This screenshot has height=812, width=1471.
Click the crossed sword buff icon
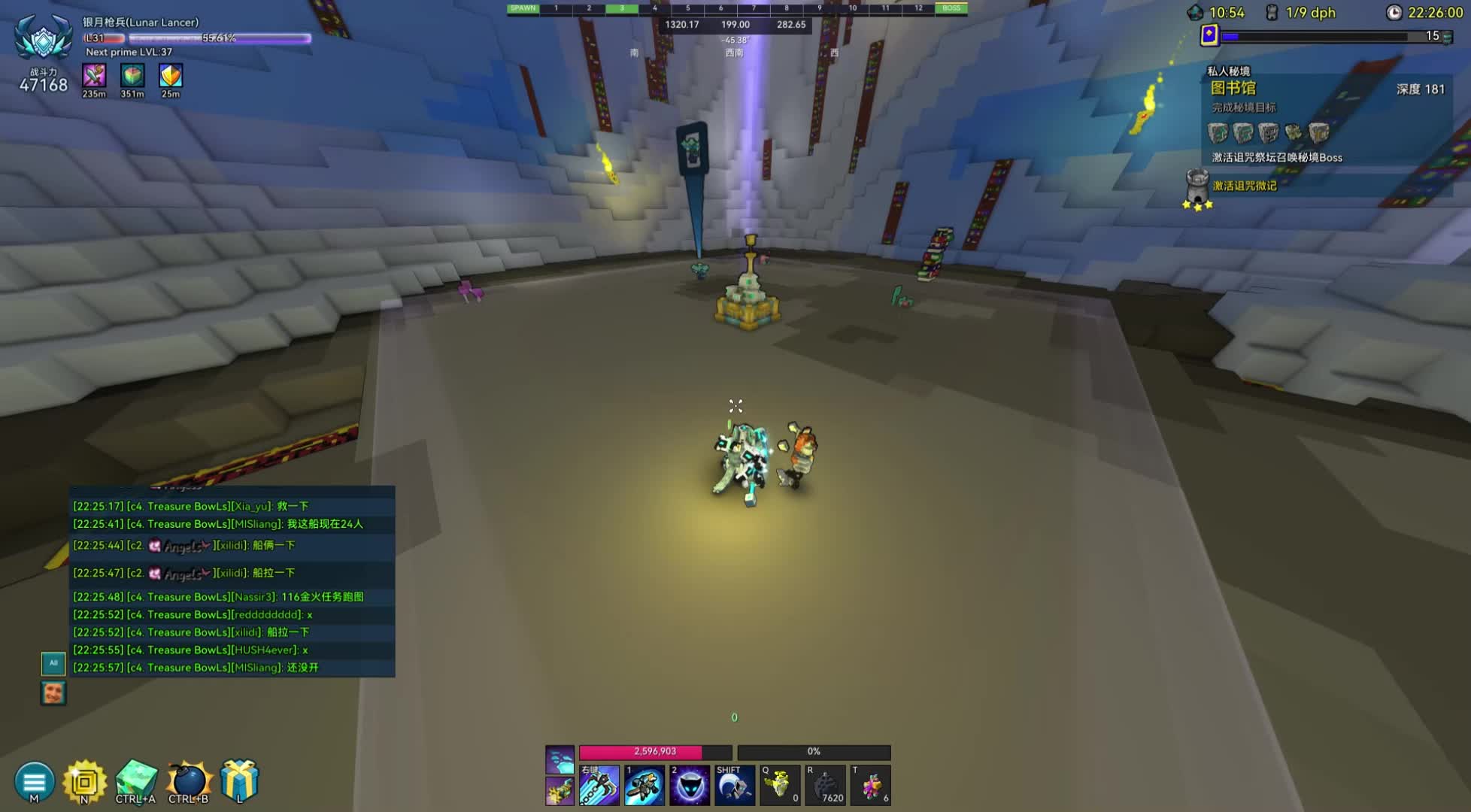pyautogui.click(x=94, y=76)
